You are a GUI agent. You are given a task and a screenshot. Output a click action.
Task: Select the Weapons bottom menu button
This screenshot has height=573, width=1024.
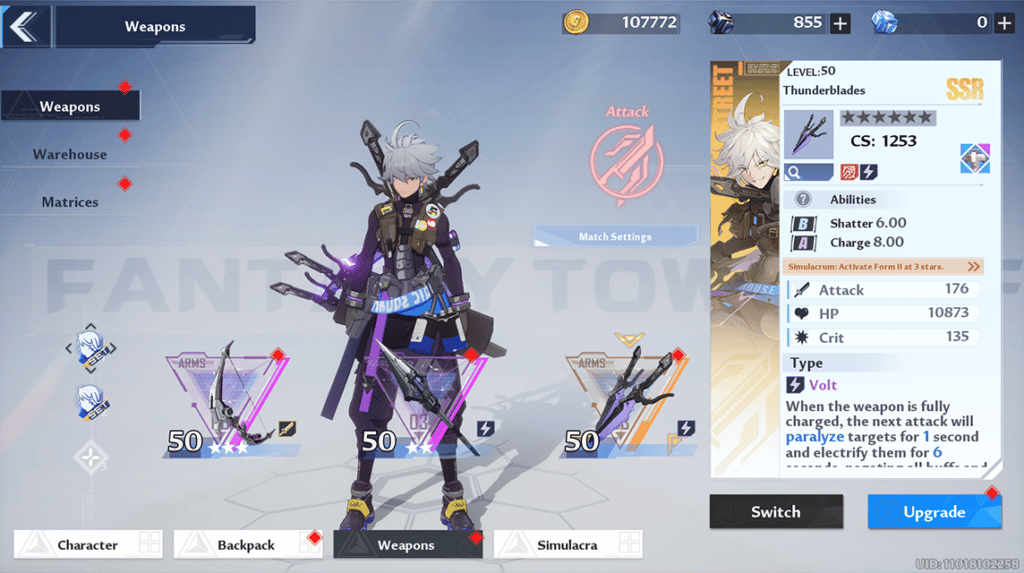407,545
